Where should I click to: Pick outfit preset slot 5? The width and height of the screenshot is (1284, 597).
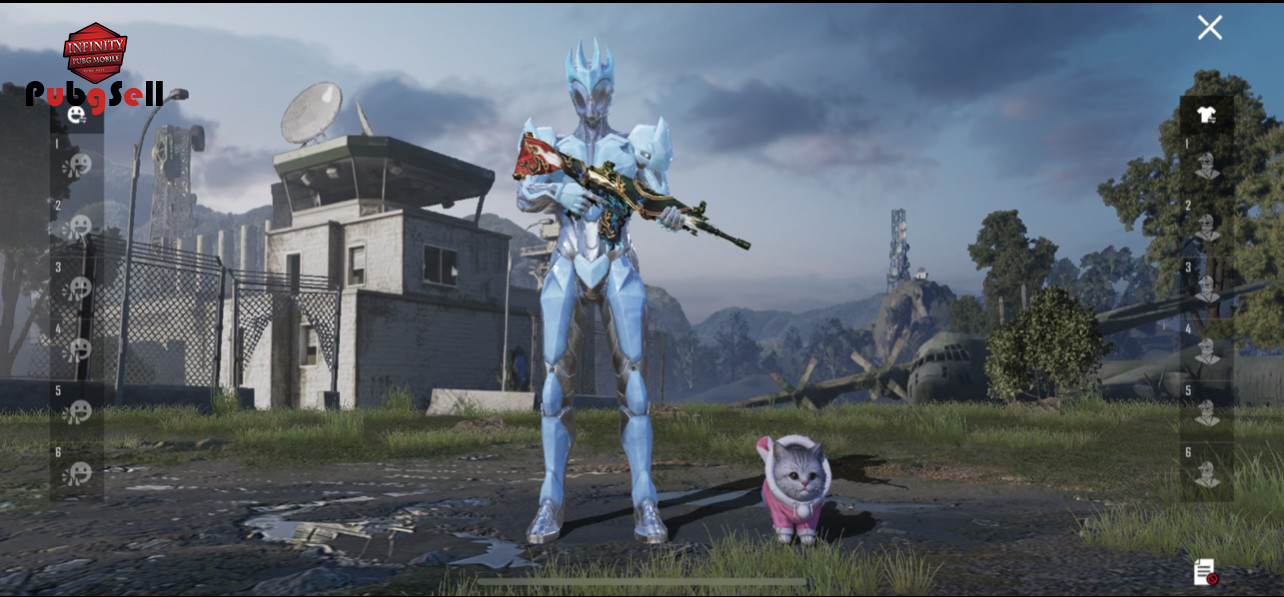[1207, 412]
